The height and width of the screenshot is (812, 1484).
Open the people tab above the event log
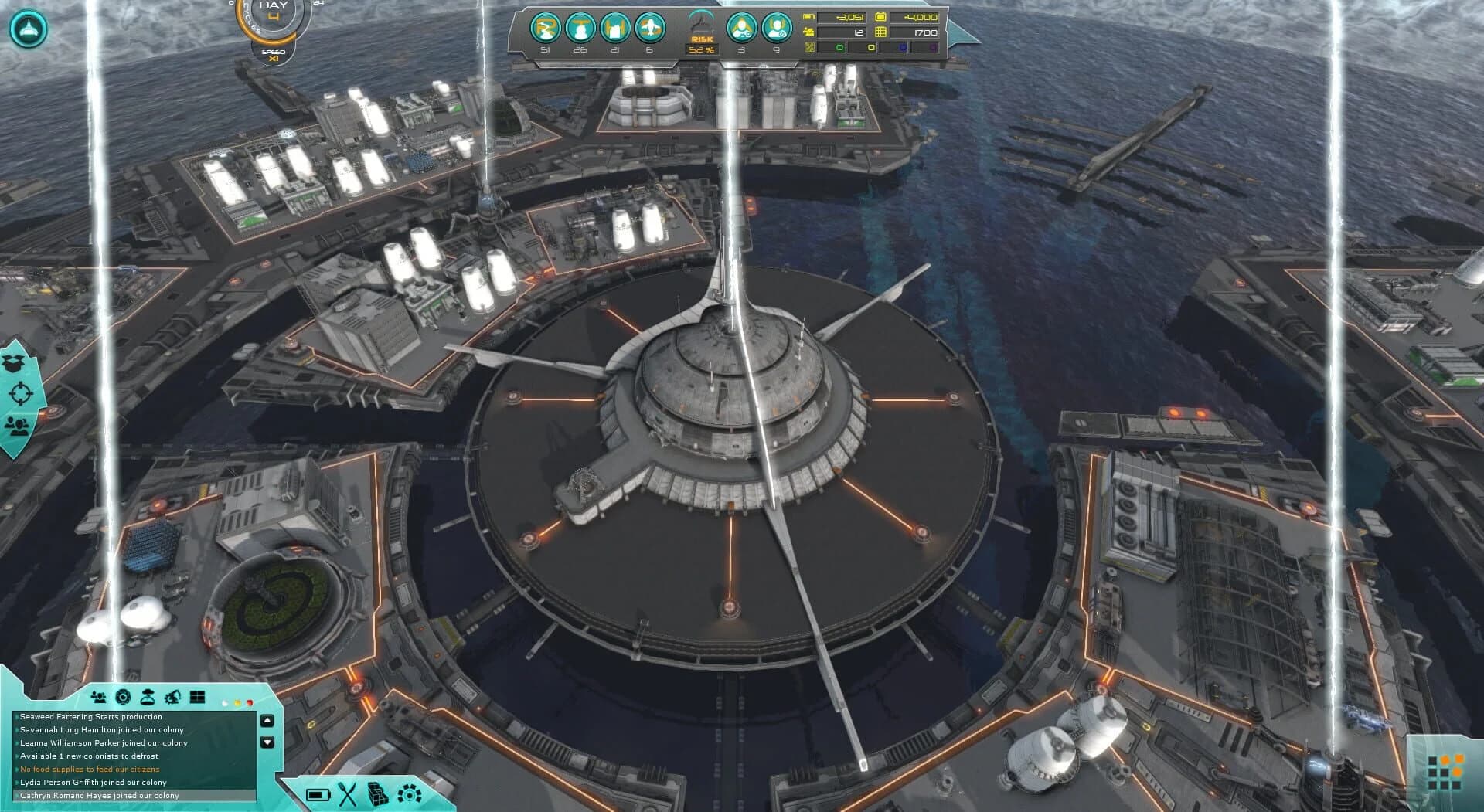click(x=99, y=697)
